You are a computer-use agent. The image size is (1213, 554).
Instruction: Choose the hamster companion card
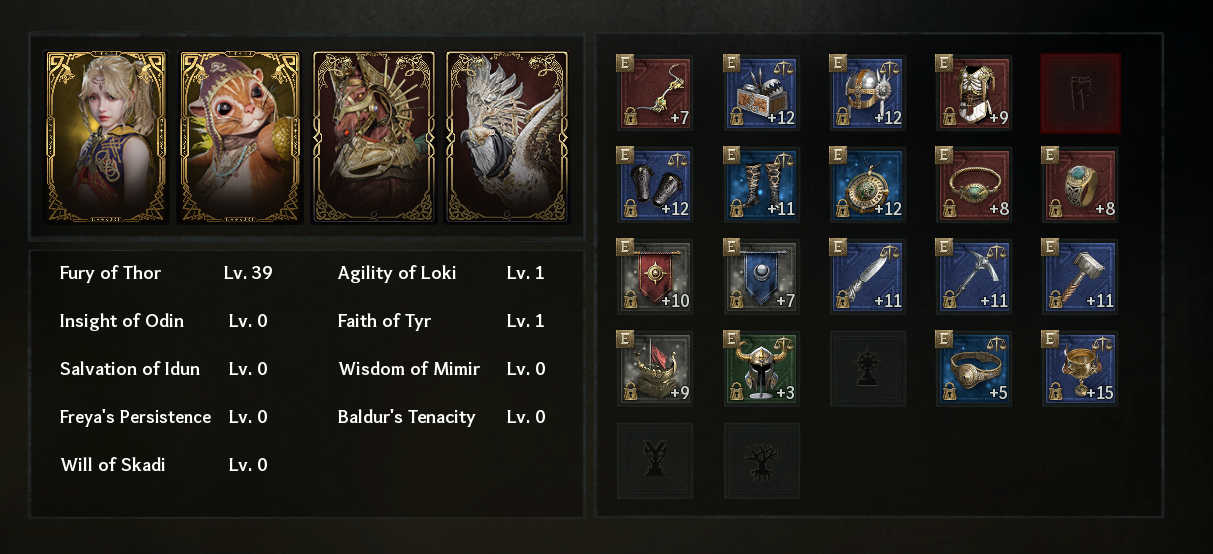click(240, 137)
